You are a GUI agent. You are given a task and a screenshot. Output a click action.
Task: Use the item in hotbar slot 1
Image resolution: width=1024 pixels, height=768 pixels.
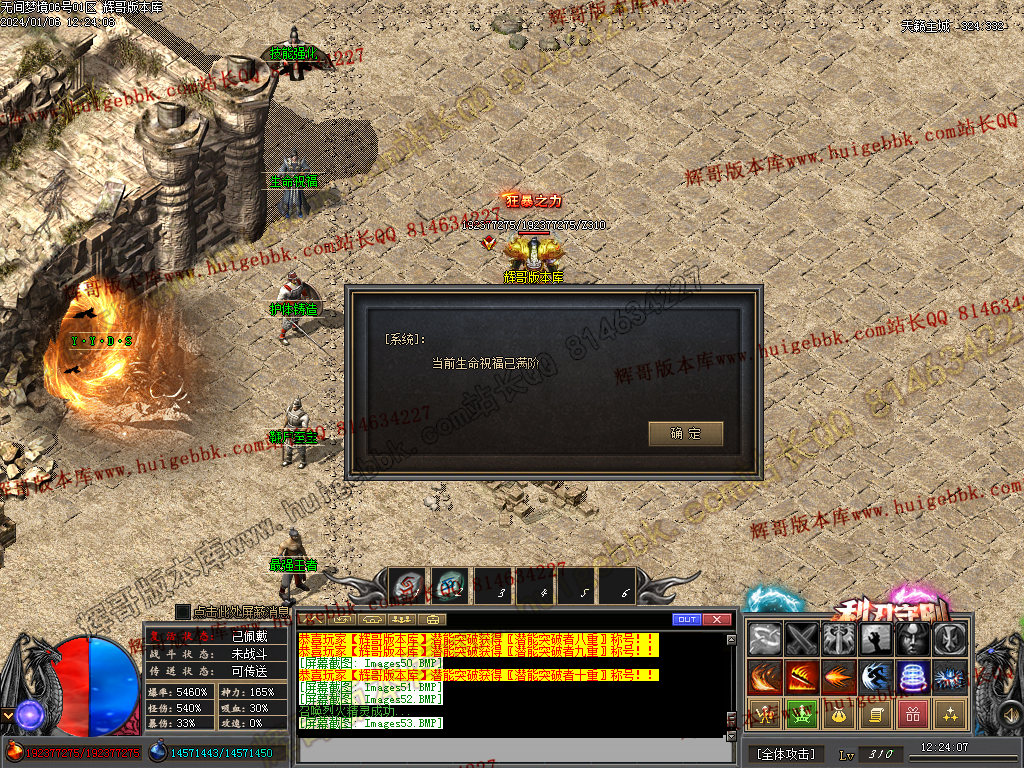coord(407,587)
